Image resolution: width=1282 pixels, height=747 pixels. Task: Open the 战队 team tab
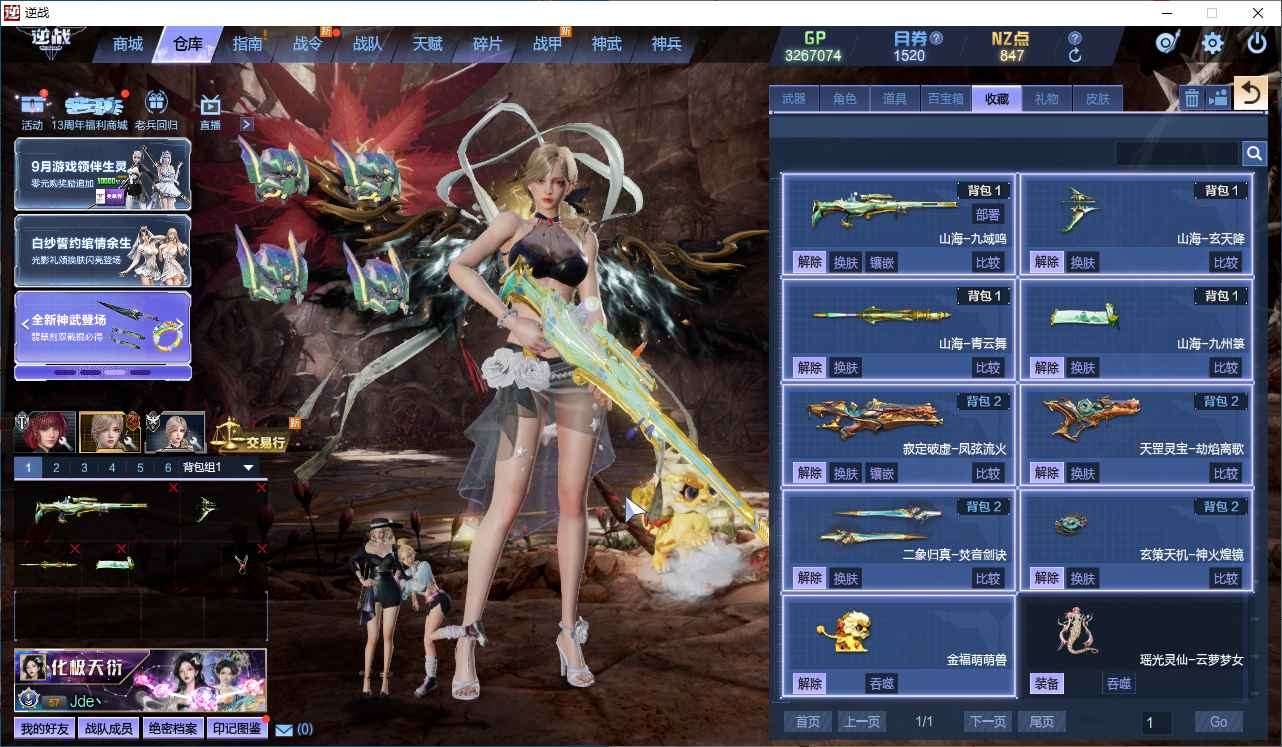[x=367, y=44]
